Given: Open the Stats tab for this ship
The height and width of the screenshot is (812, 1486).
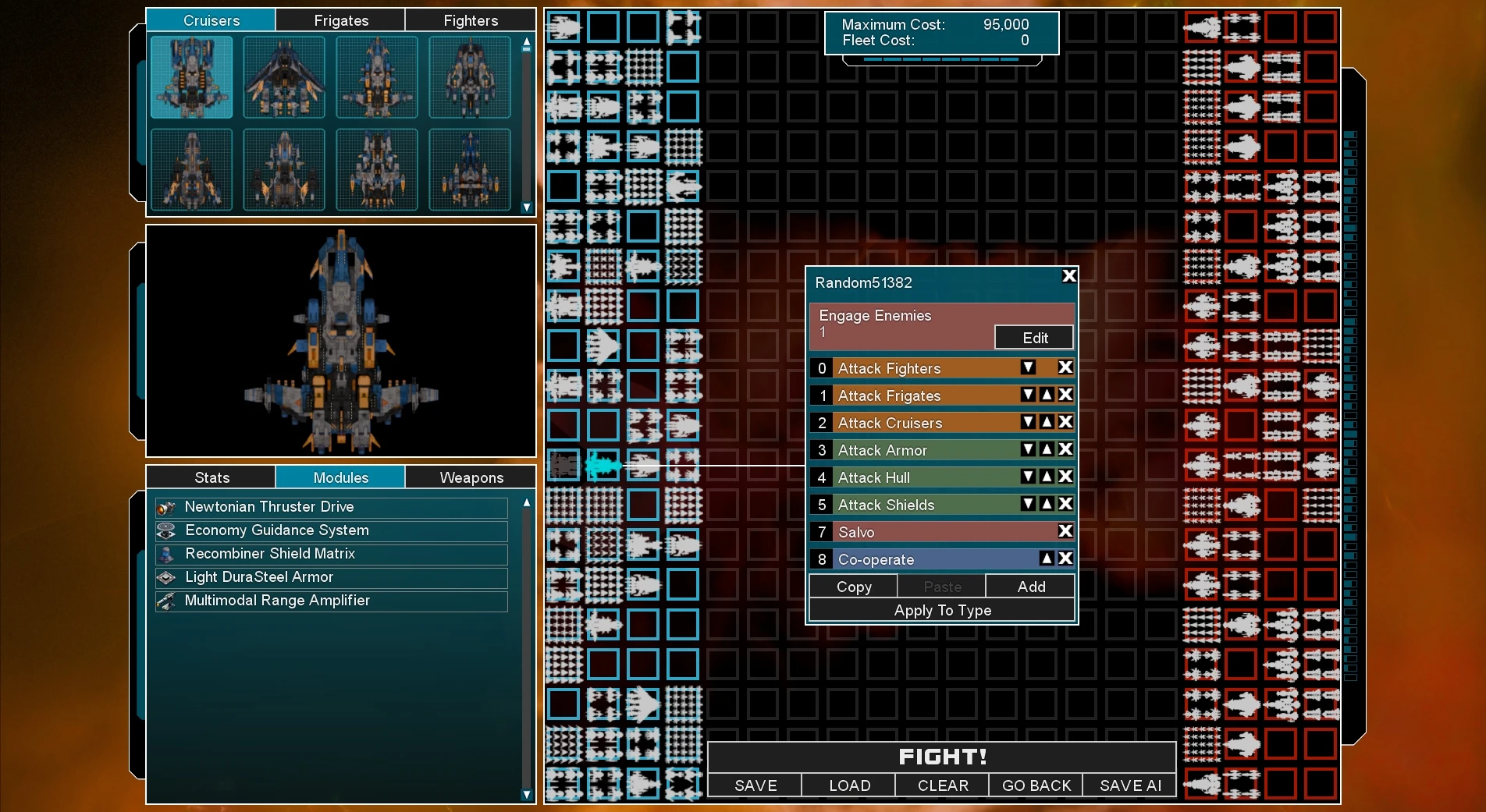Looking at the screenshot, I should pos(212,477).
